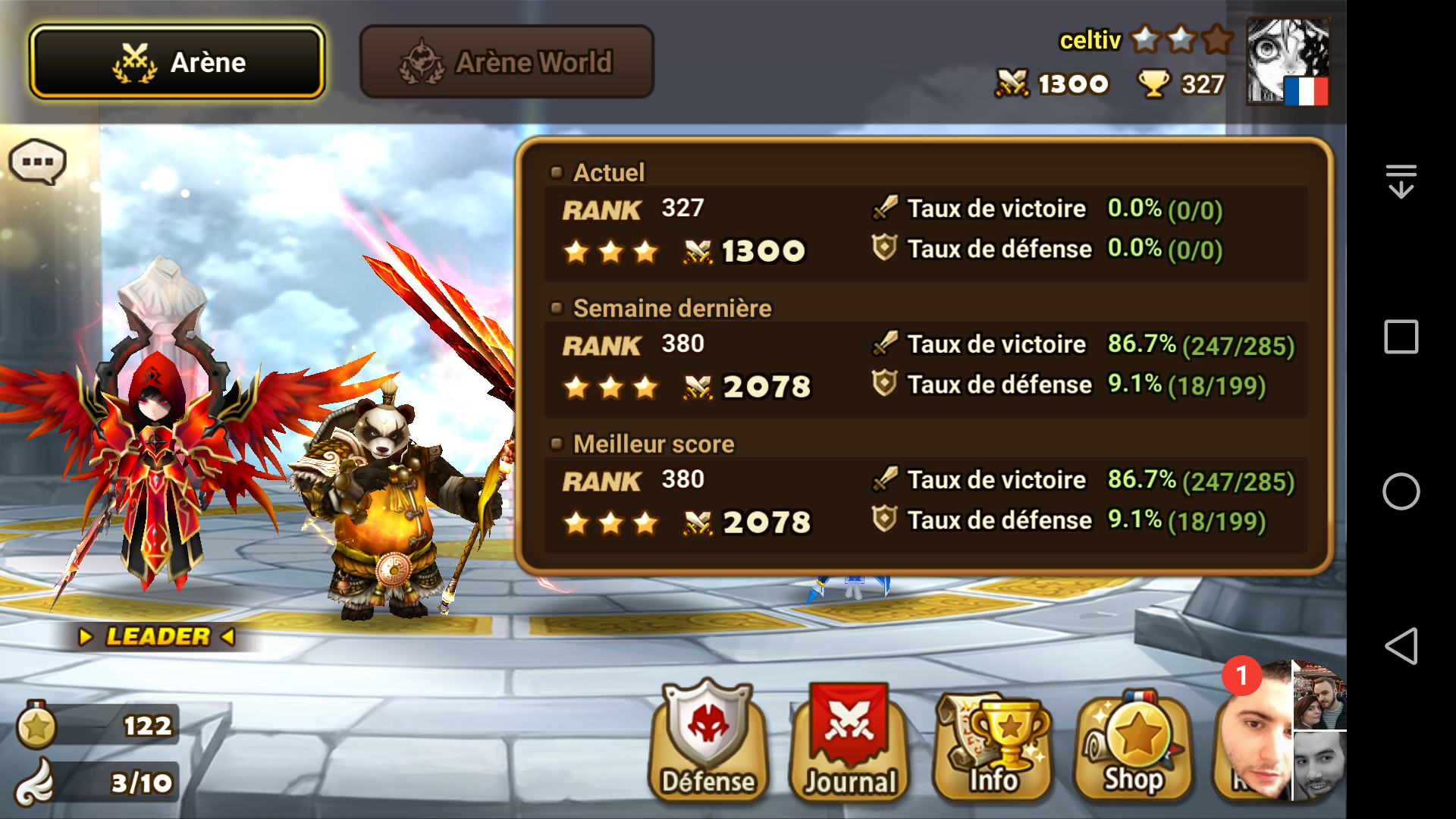
Task: Collapse the Semaine dernière section
Action: click(557, 308)
